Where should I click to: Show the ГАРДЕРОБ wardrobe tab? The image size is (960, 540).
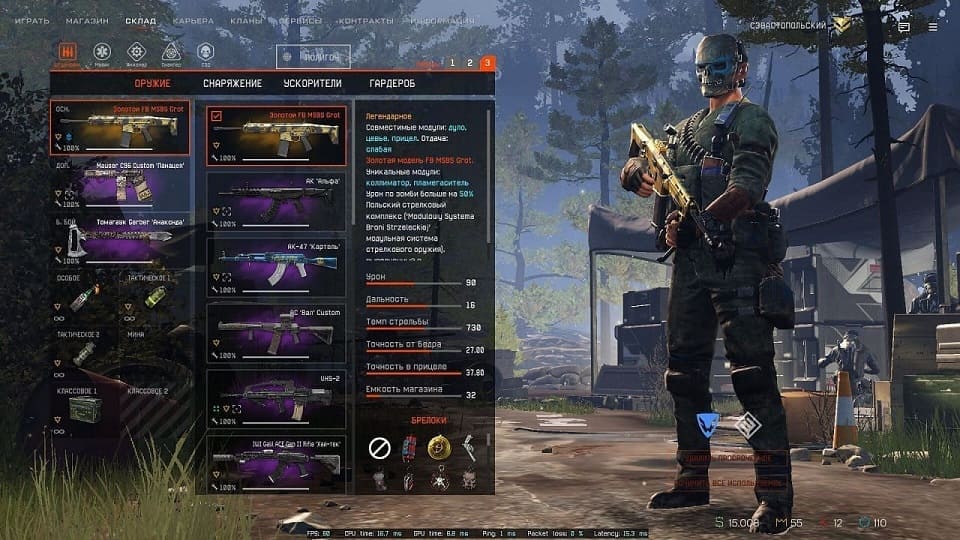click(x=392, y=84)
